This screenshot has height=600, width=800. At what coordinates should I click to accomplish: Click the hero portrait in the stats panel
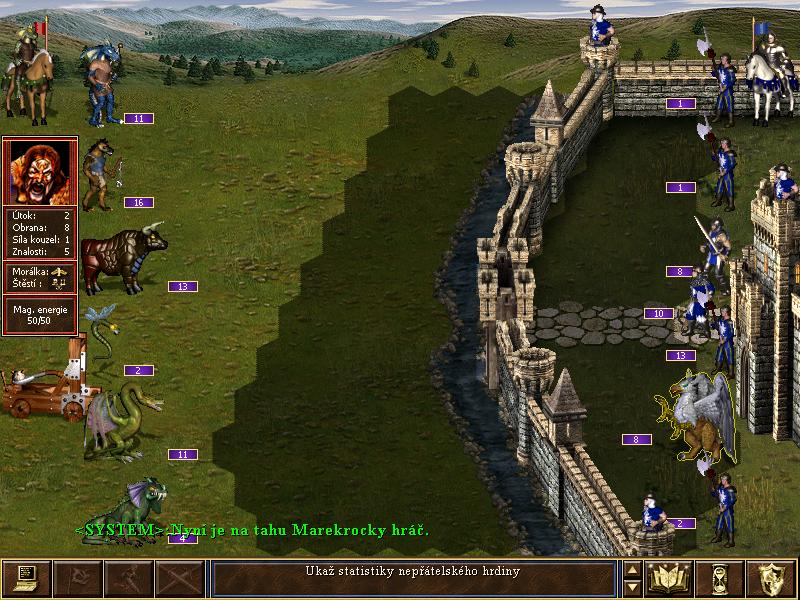point(41,171)
